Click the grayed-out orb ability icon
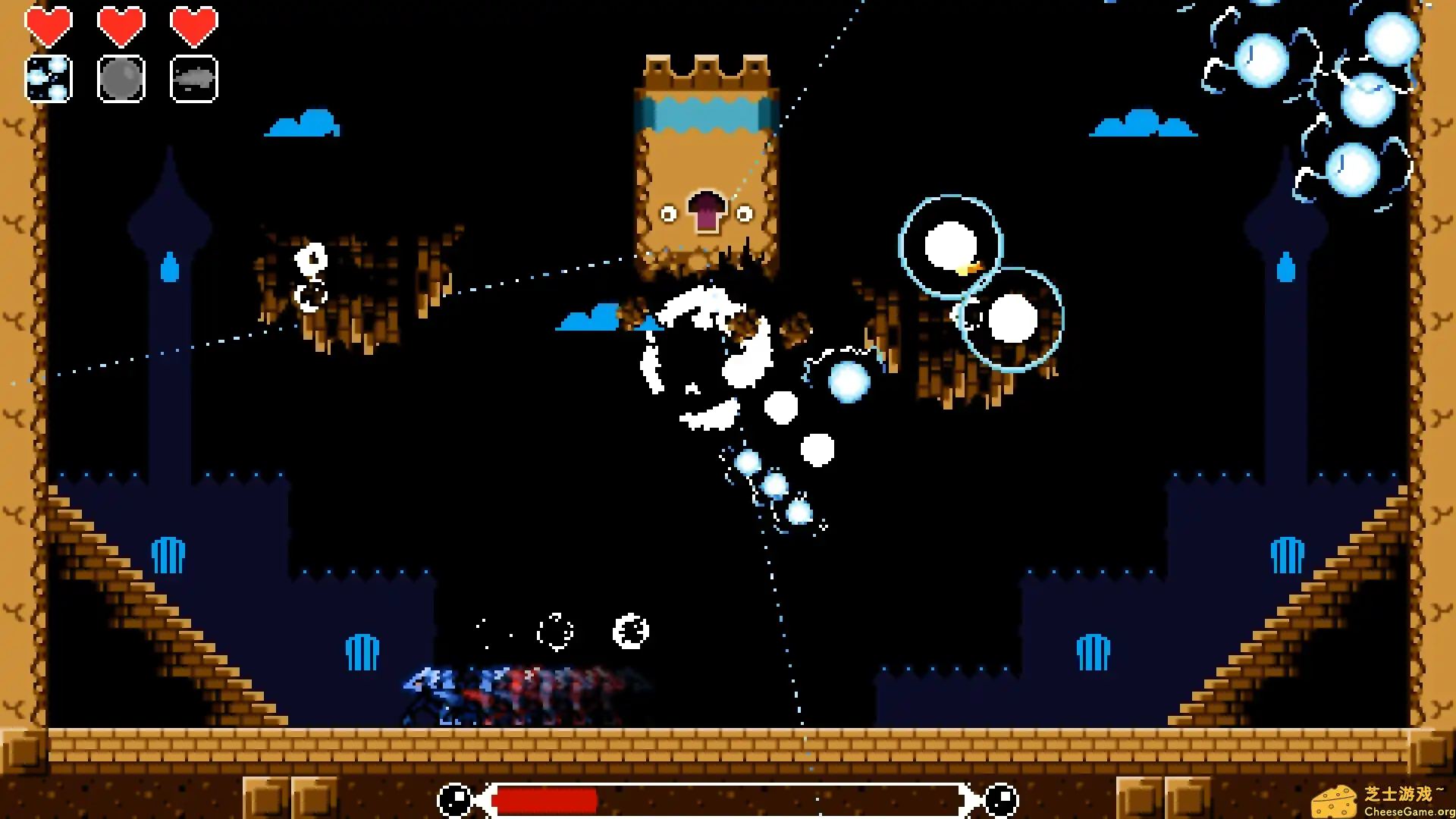Screen dimensions: 1456x819 point(121,78)
